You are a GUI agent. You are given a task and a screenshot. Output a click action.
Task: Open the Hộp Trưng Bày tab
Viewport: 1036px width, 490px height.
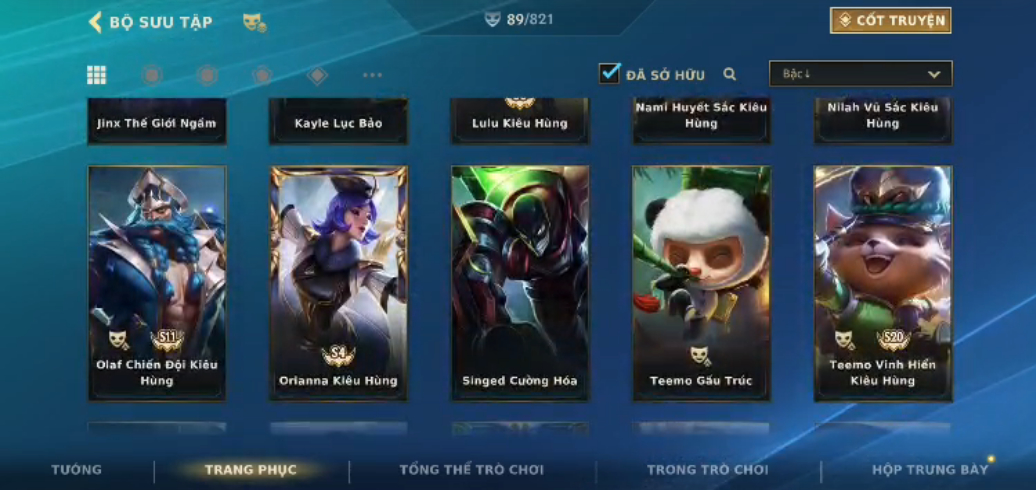click(x=930, y=469)
